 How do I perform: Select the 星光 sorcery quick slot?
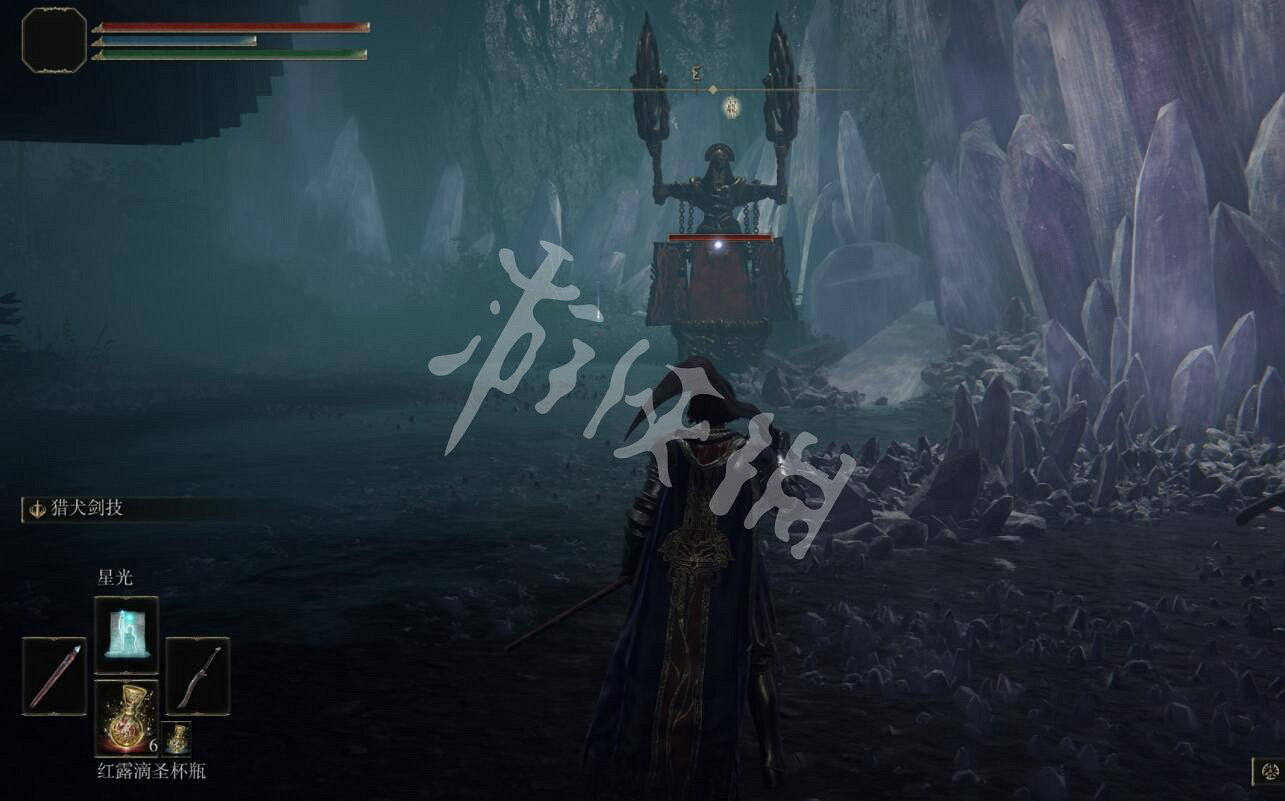point(125,634)
